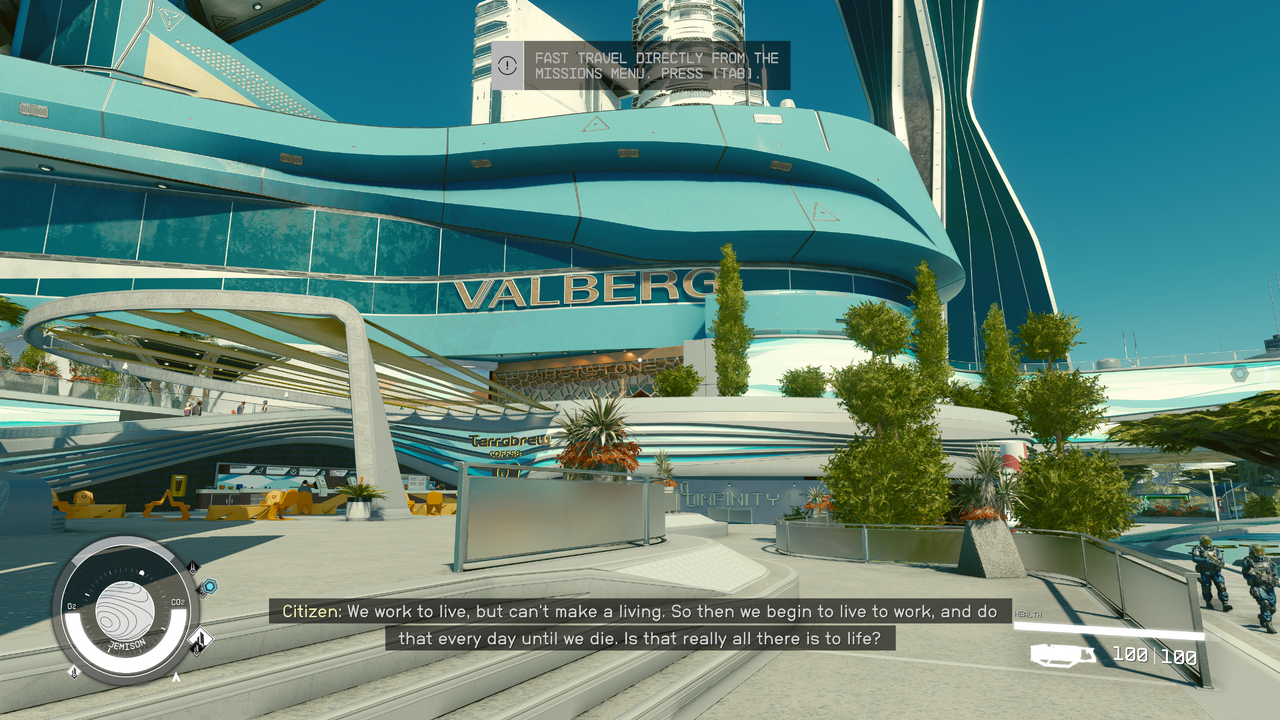1280x720 pixels.
Task: Toggle the O2 meter on the compass
Action: pos(72,605)
